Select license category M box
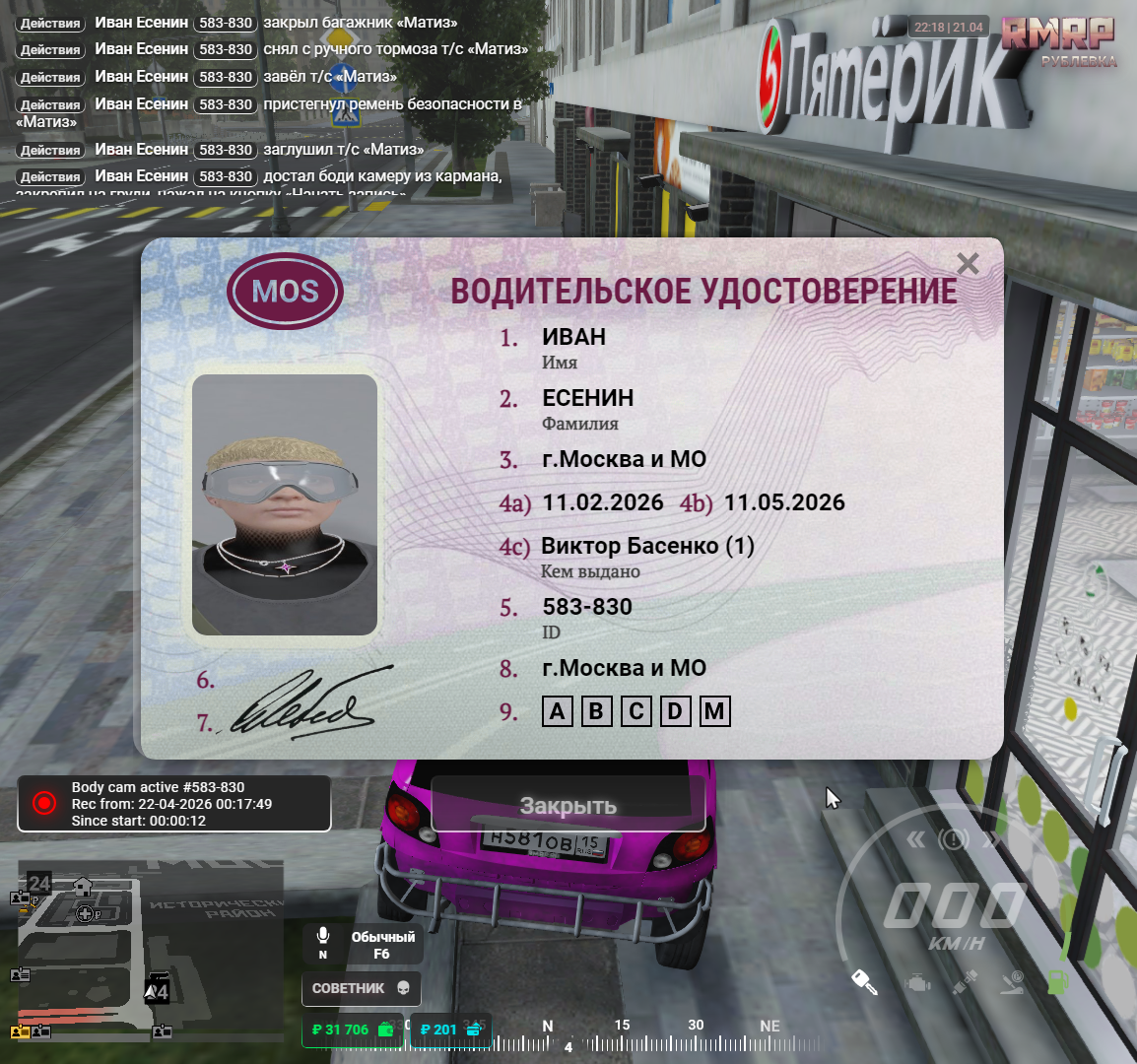Viewport: 1137px width, 1064px height. pyautogui.click(x=714, y=711)
